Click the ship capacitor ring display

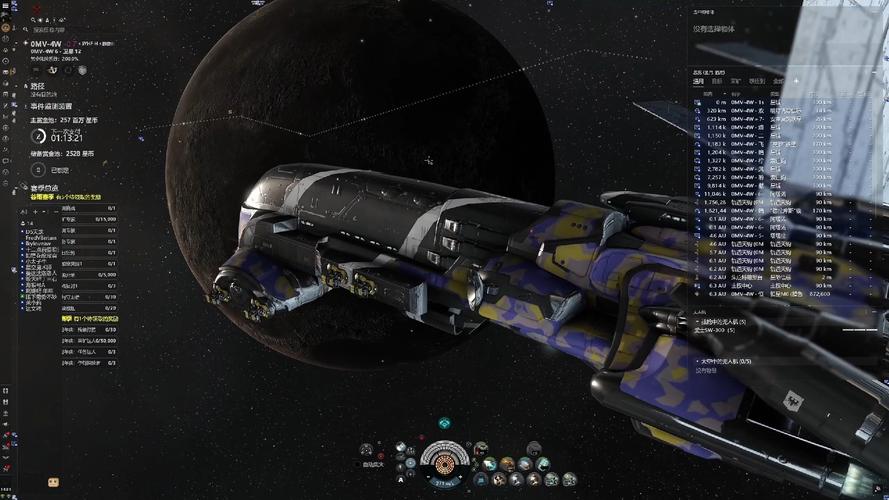click(442, 462)
